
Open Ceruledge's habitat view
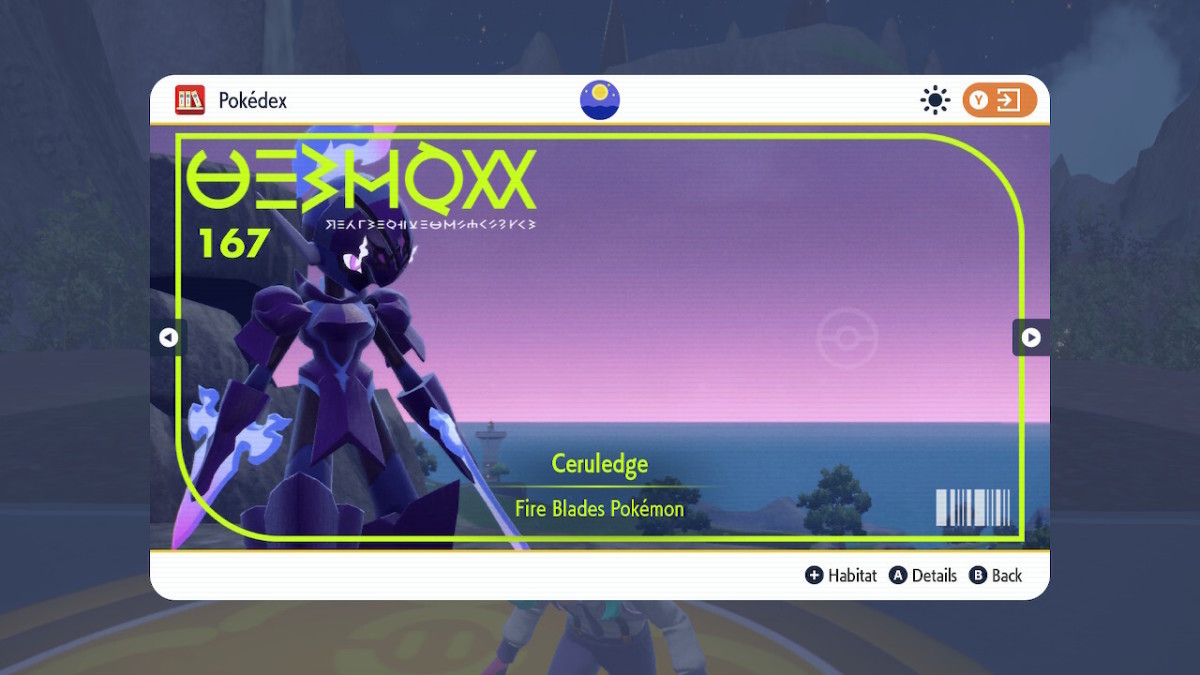coord(841,575)
